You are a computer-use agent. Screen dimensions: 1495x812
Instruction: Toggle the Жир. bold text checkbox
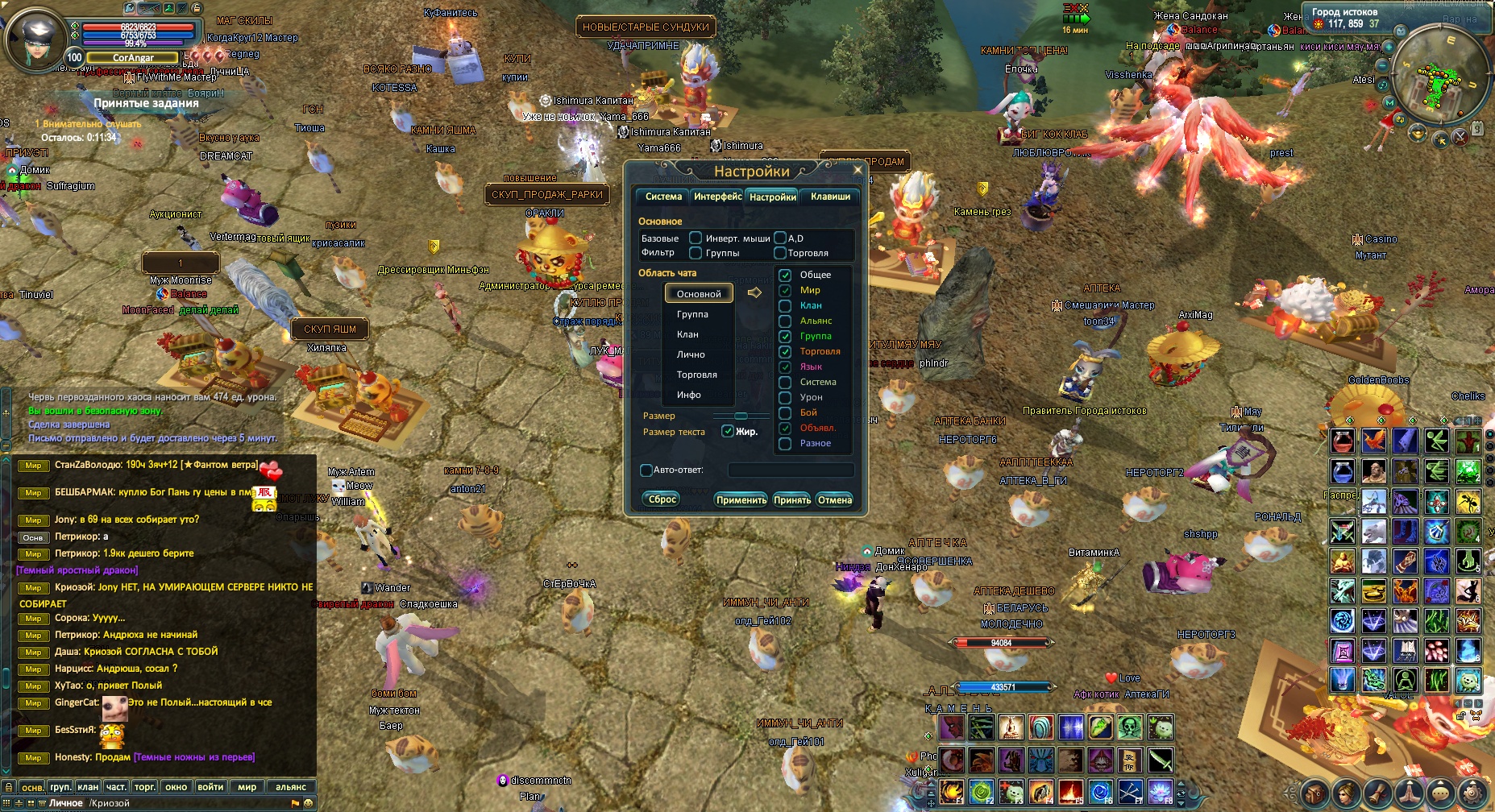728,432
